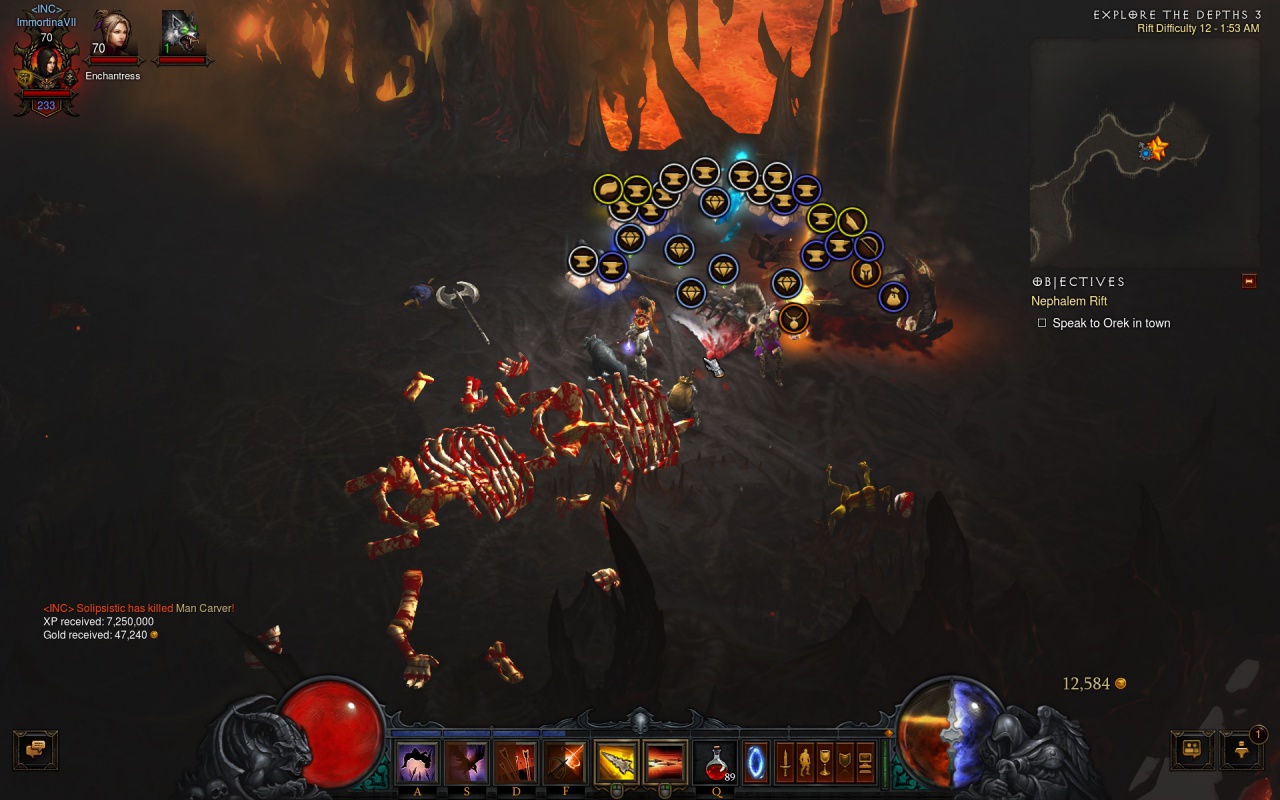Click the notification button with badge 1
Screen dimensions: 1280x800
[1242, 749]
